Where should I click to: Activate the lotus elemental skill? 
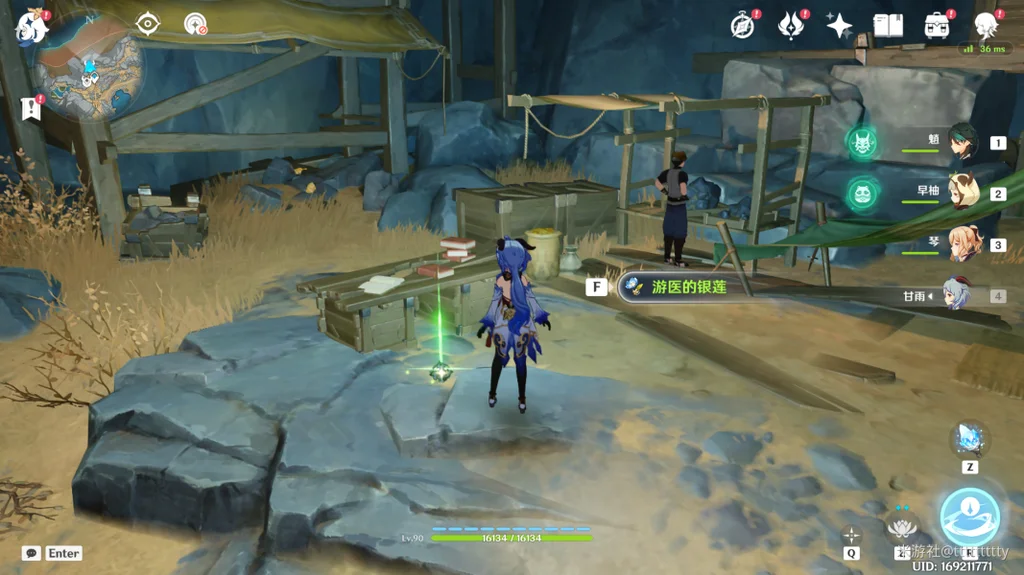click(903, 525)
